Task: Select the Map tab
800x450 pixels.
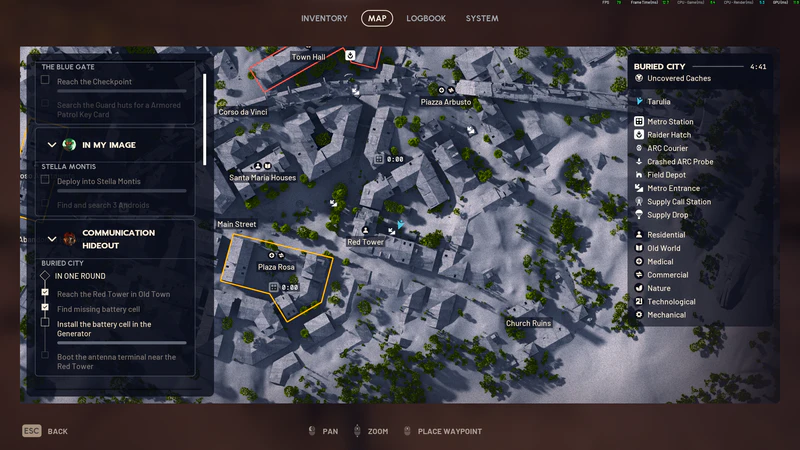Action: pyautogui.click(x=377, y=18)
